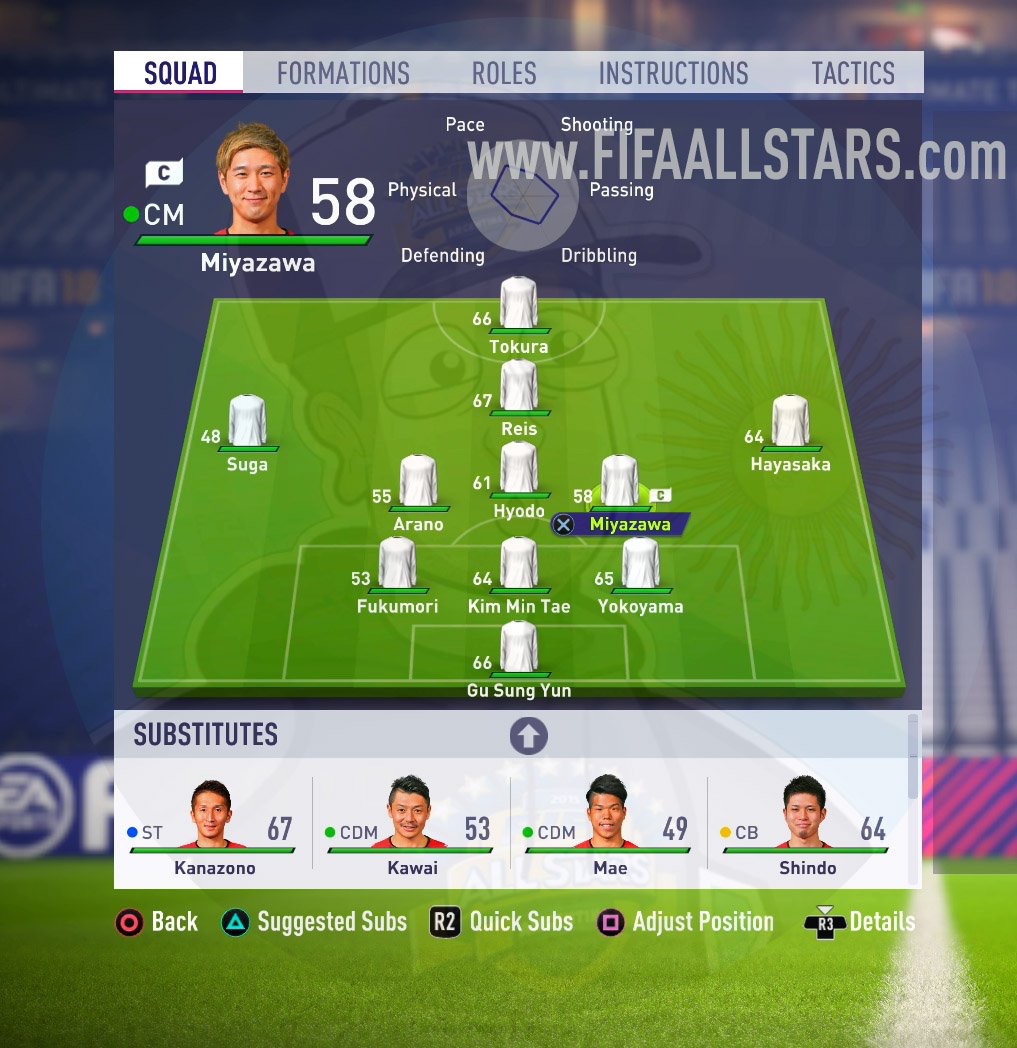Viewport: 1017px width, 1048px height.
Task: Click centre-back Kim Min Tae
Action: pos(518,564)
